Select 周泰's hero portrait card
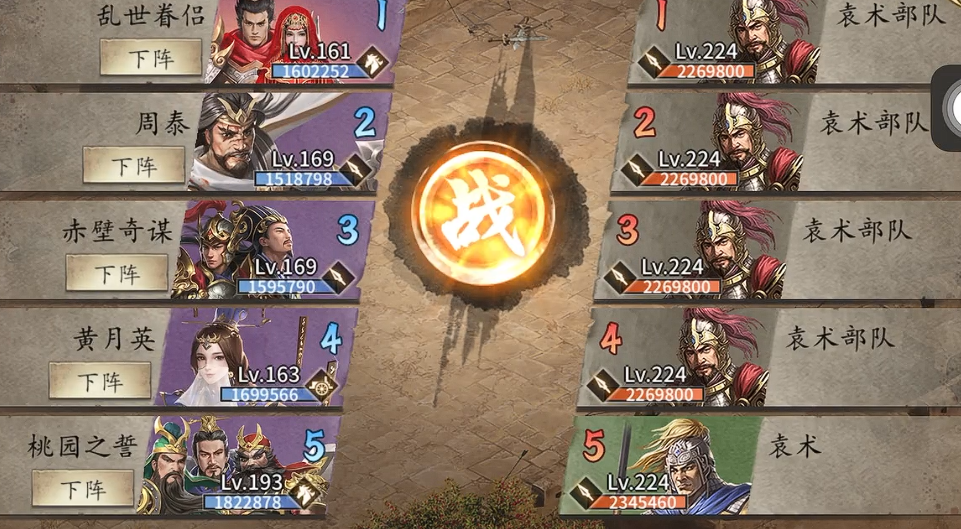Viewport: 961px width, 529px height. click(x=275, y=142)
